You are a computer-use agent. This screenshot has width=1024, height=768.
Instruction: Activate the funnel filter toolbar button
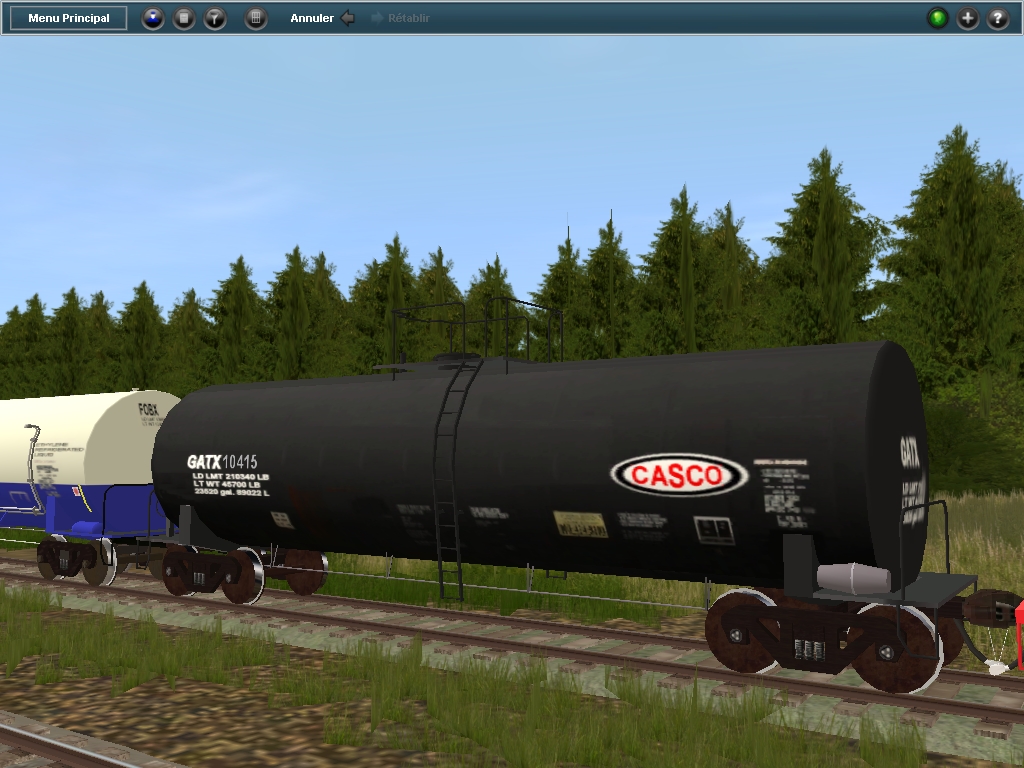(215, 18)
